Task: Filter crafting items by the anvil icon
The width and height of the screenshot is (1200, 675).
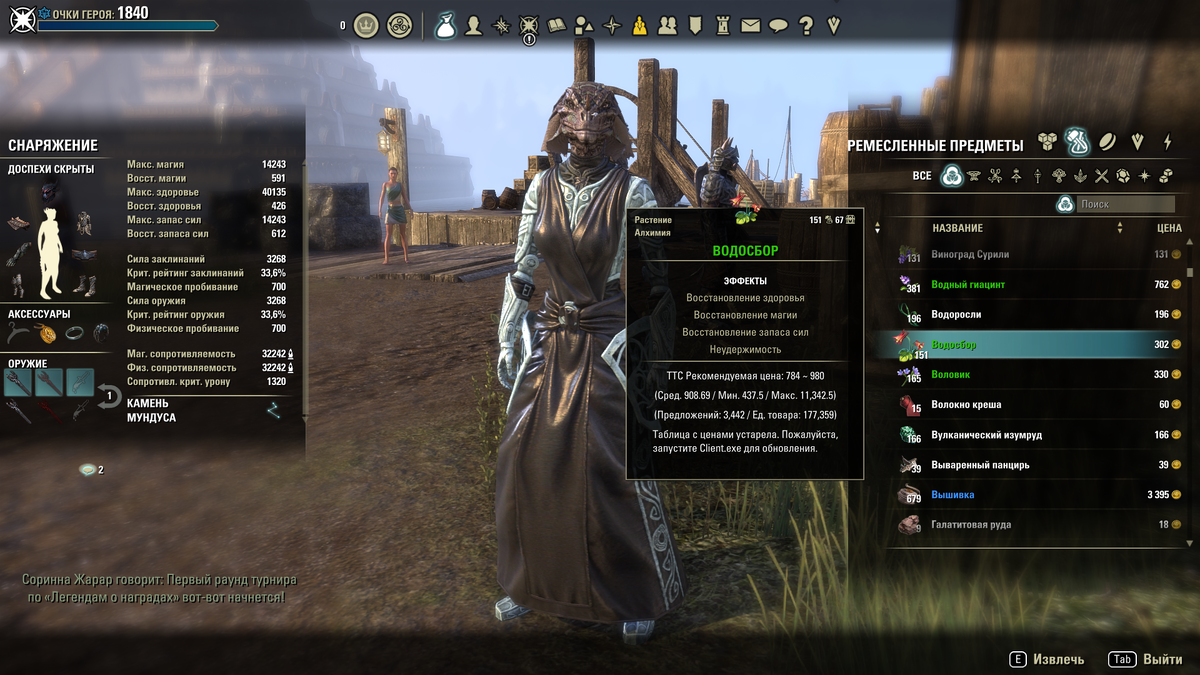Action: pyautogui.click(x=974, y=176)
